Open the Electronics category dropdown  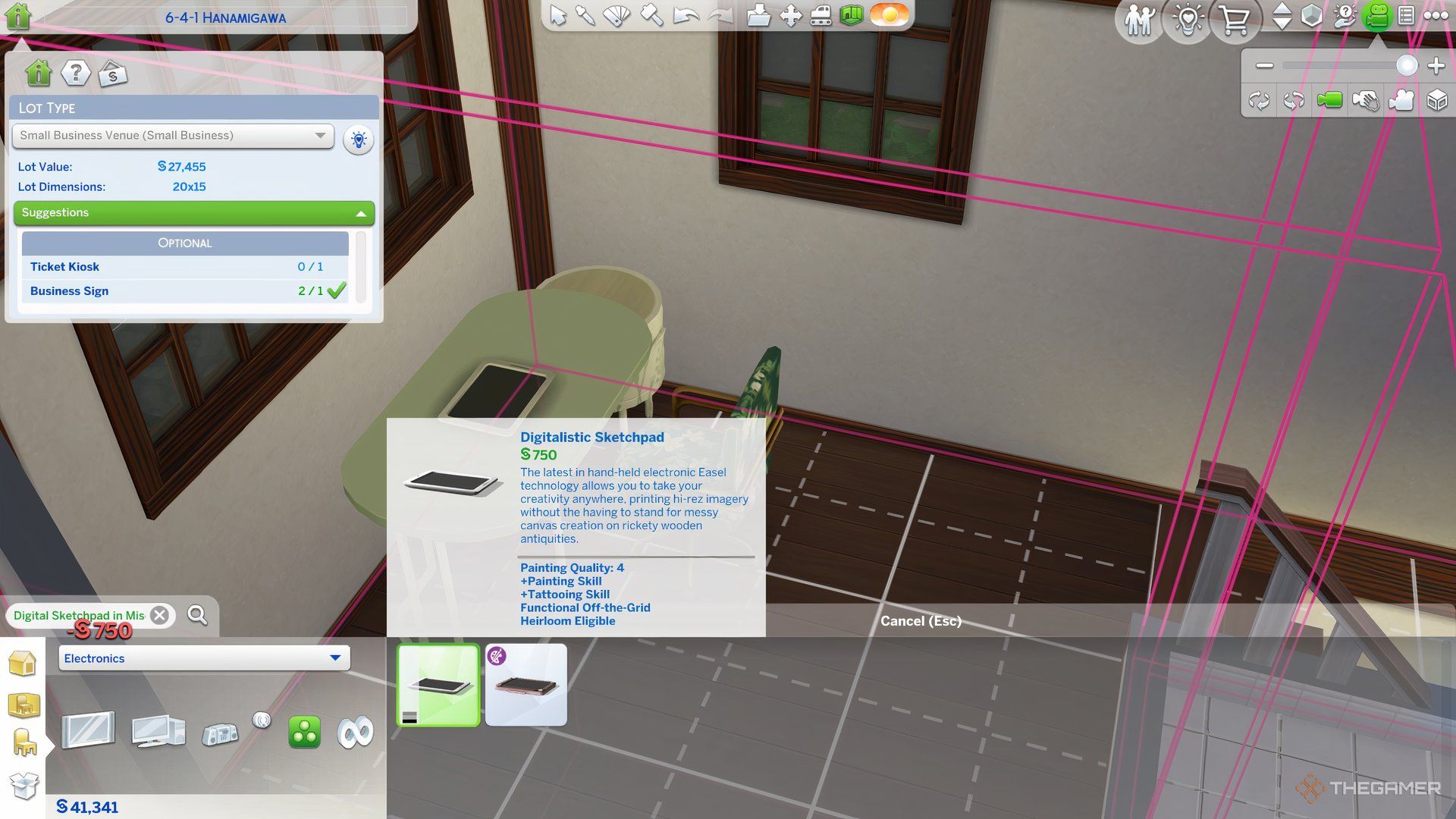pyautogui.click(x=204, y=658)
